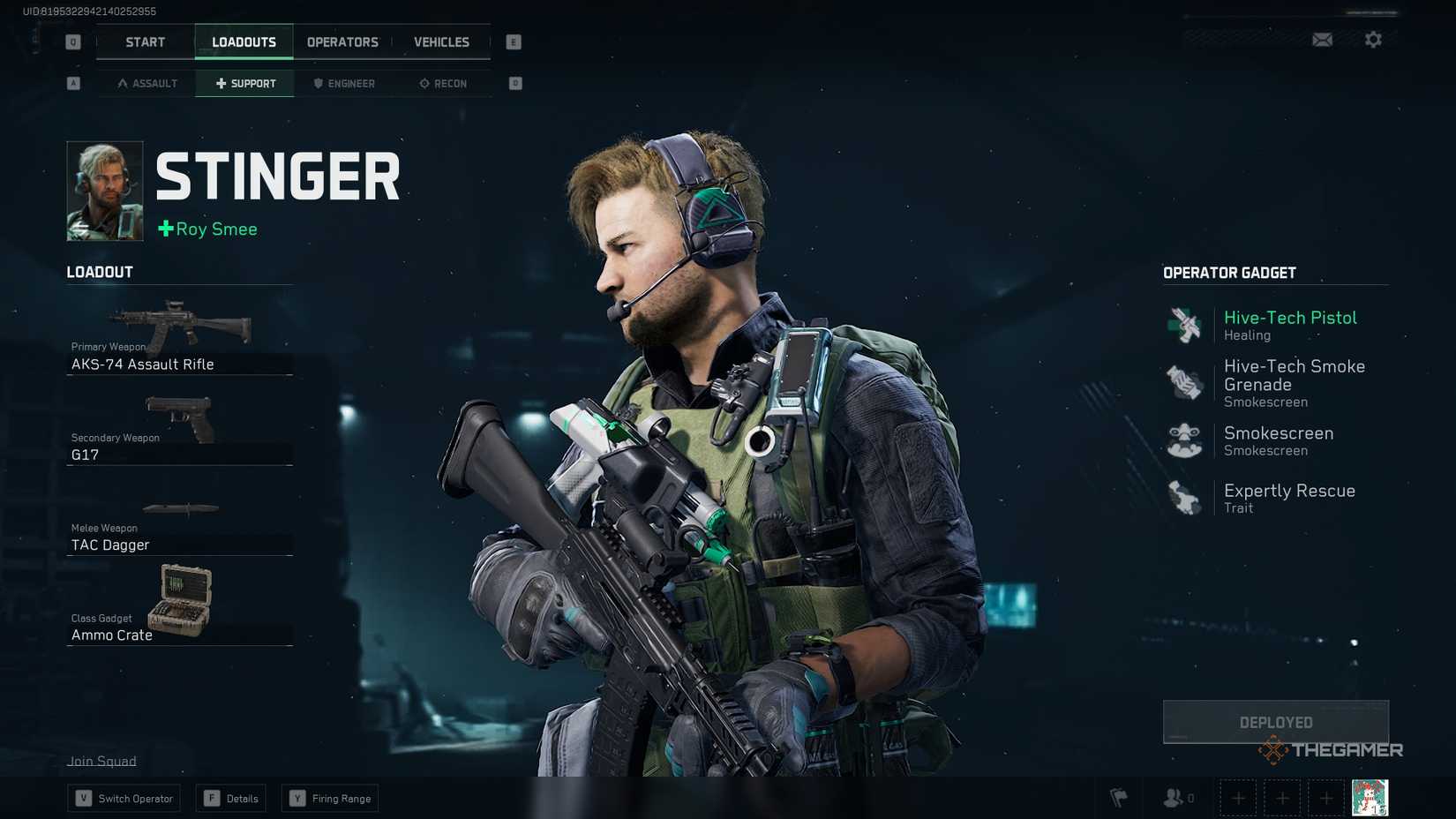This screenshot has width=1456, height=819.
Task: Open the Start tab
Action: click(x=145, y=42)
